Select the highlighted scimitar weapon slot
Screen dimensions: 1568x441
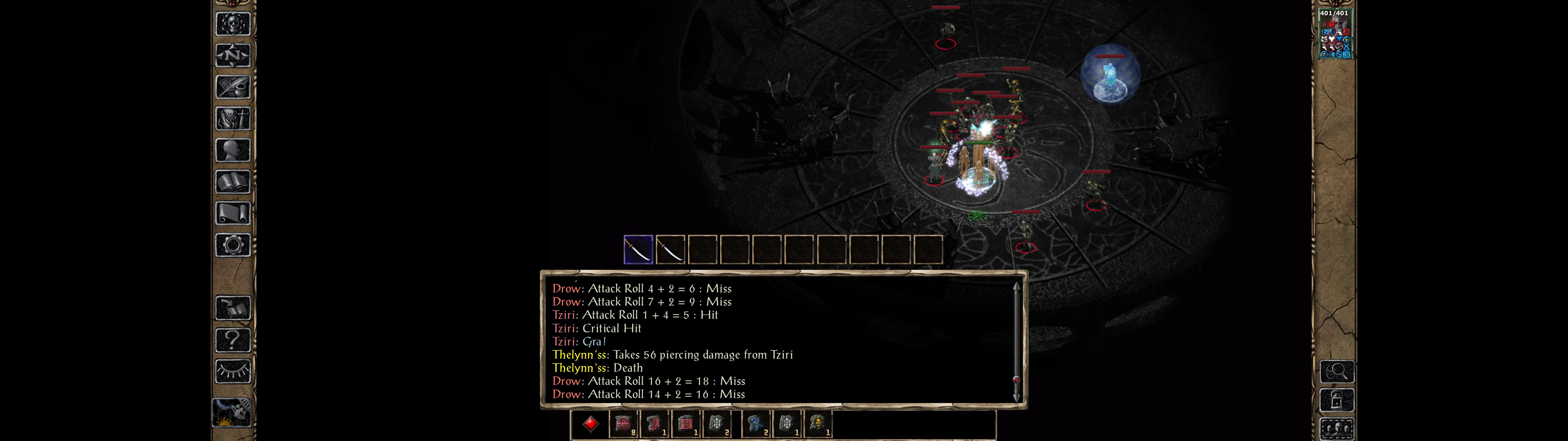click(638, 250)
